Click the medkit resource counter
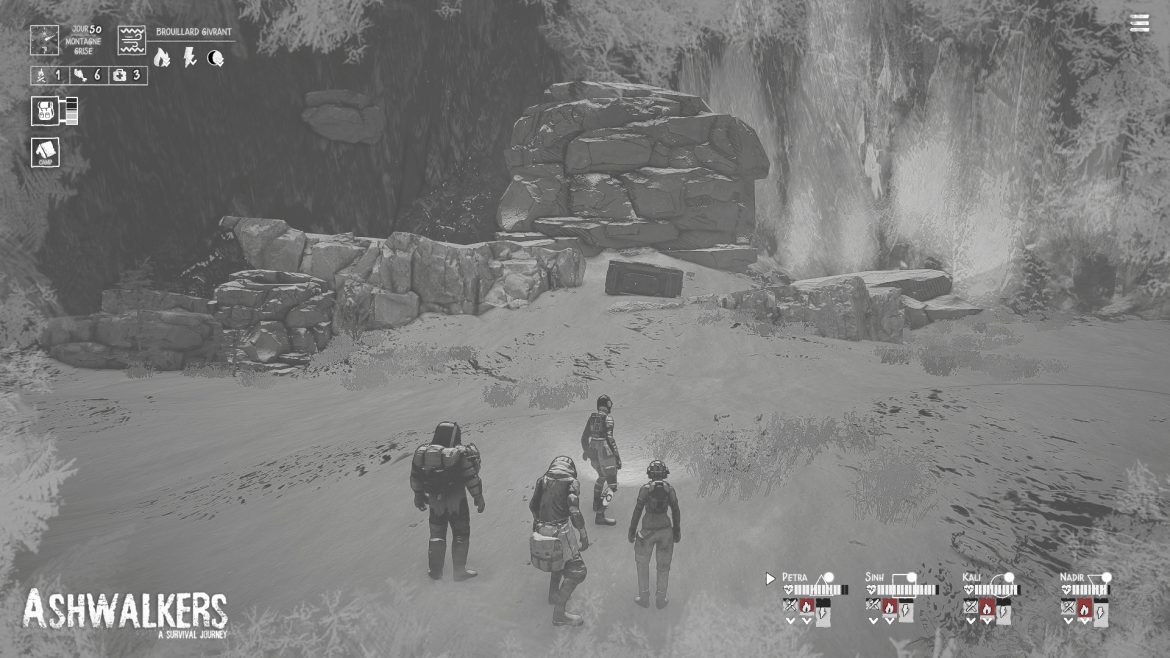Screen dimensions: 1170x658 tap(127, 75)
